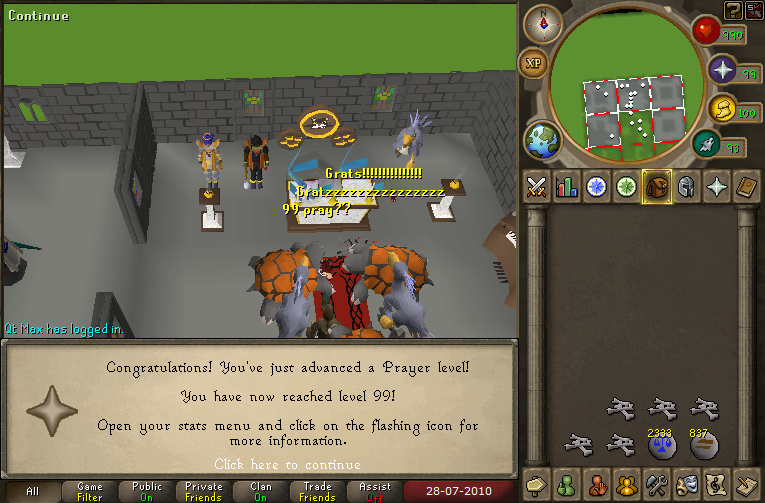Toggle the Public chat setting

pos(147,492)
